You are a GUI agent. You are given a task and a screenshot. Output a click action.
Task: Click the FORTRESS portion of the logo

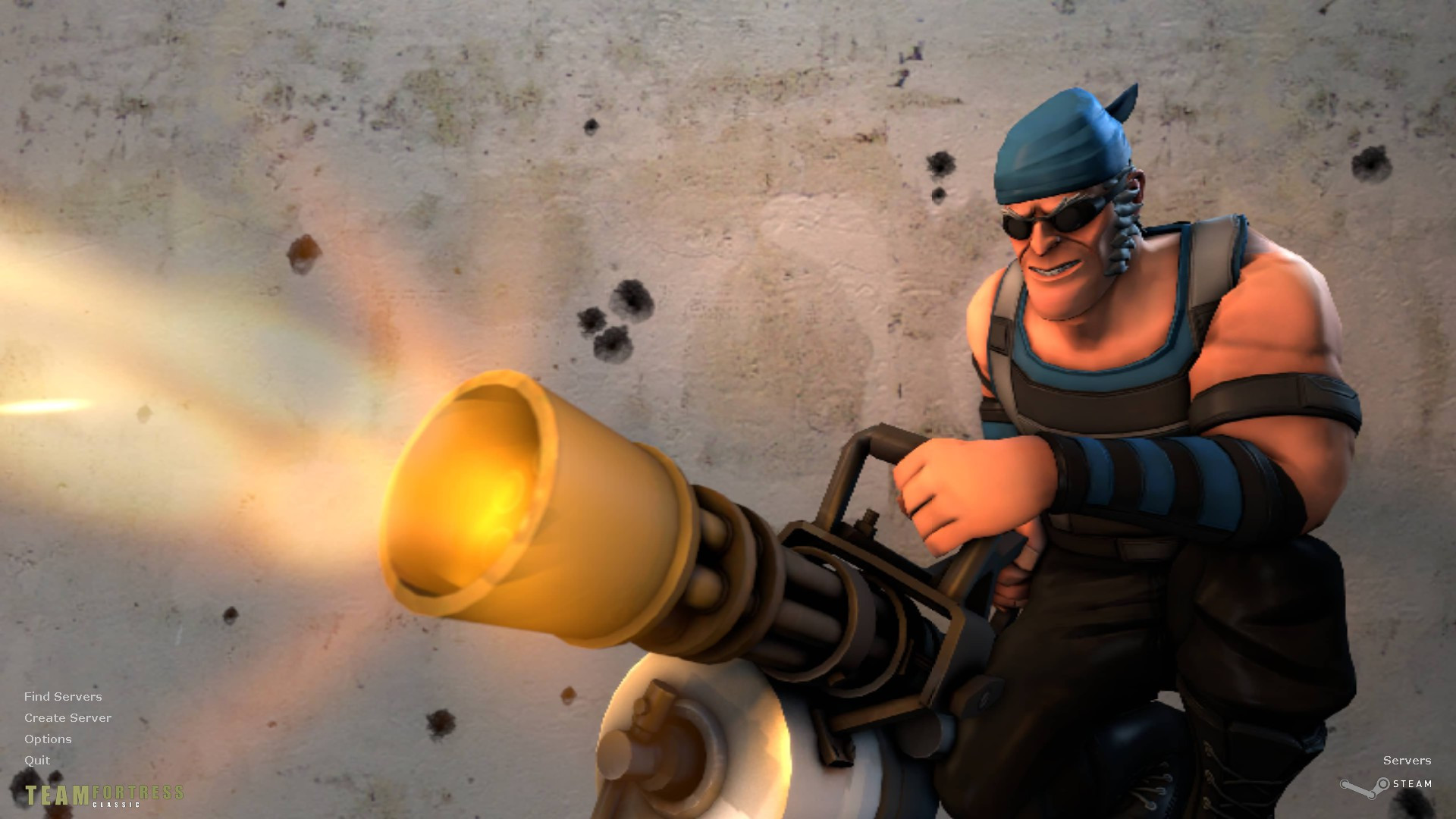(x=136, y=791)
